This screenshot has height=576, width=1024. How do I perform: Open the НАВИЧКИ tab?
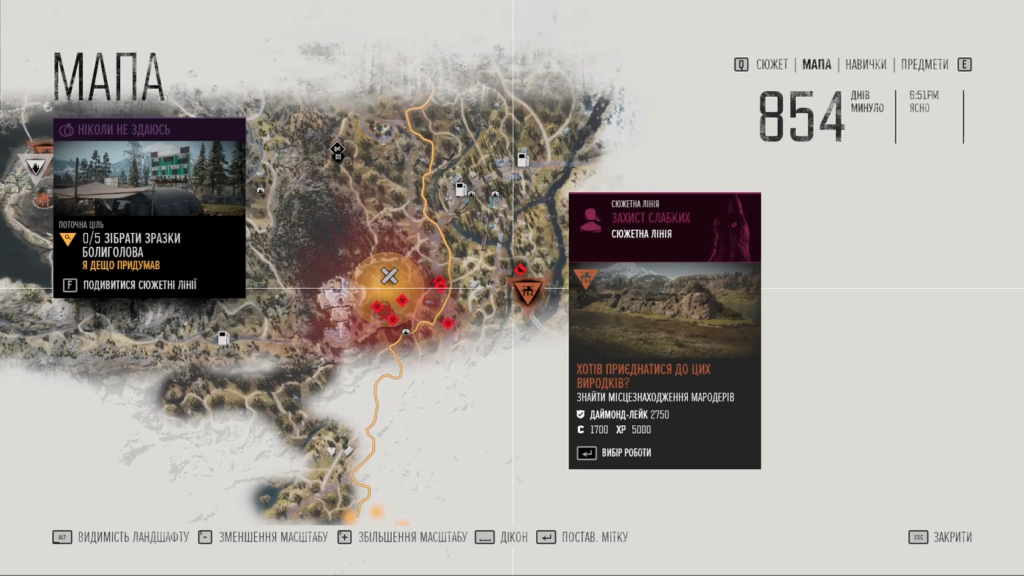pyautogui.click(x=865, y=65)
